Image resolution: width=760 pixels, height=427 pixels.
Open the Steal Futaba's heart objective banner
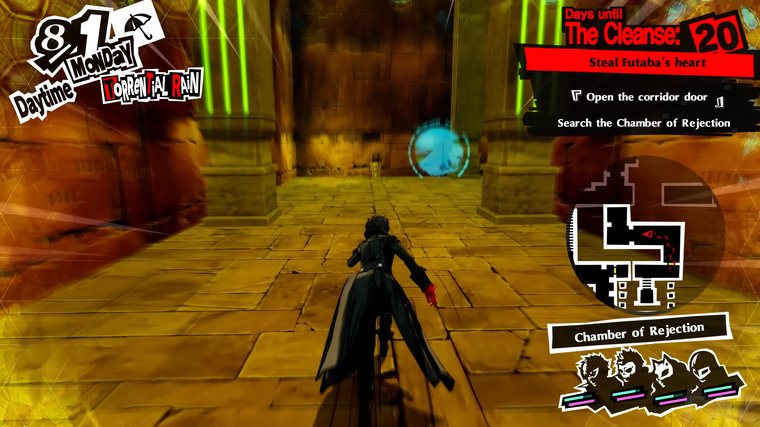pyautogui.click(x=644, y=63)
